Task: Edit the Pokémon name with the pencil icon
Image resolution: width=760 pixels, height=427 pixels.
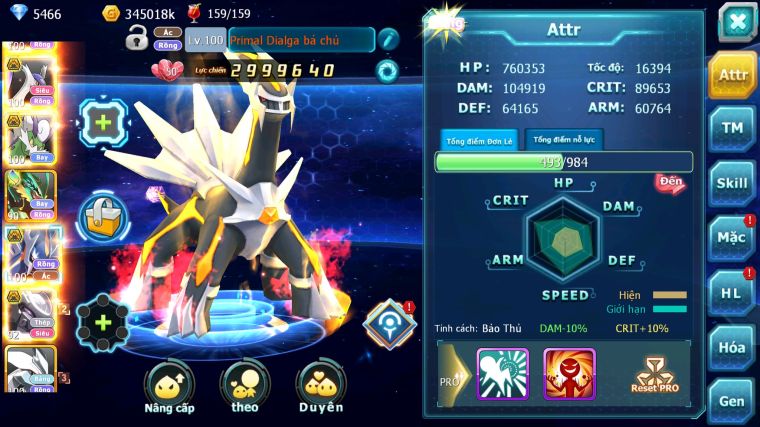Action: pos(388,39)
